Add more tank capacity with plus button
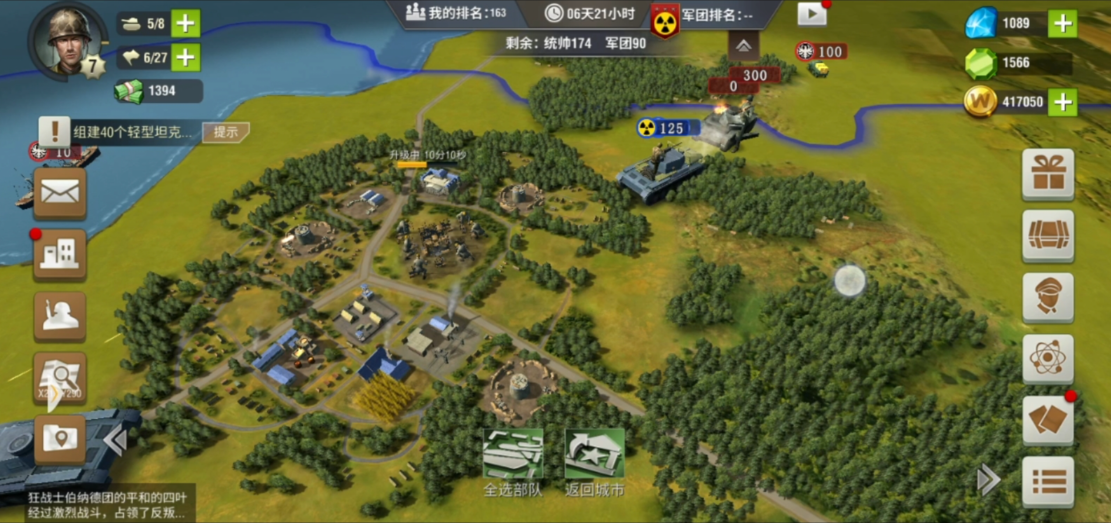The image size is (1111, 523). point(186,23)
